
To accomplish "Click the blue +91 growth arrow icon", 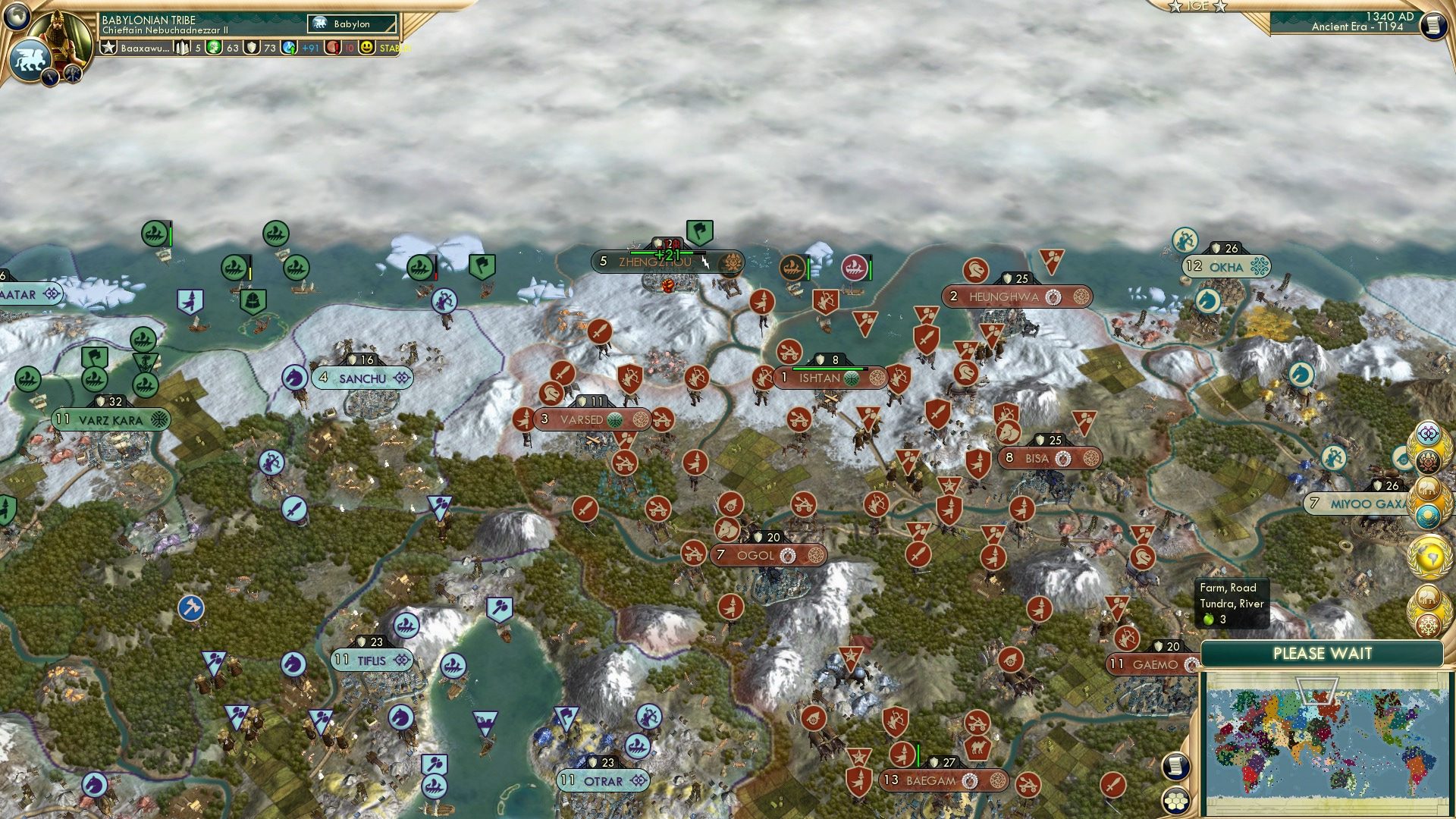I will (x=290, y=47).
